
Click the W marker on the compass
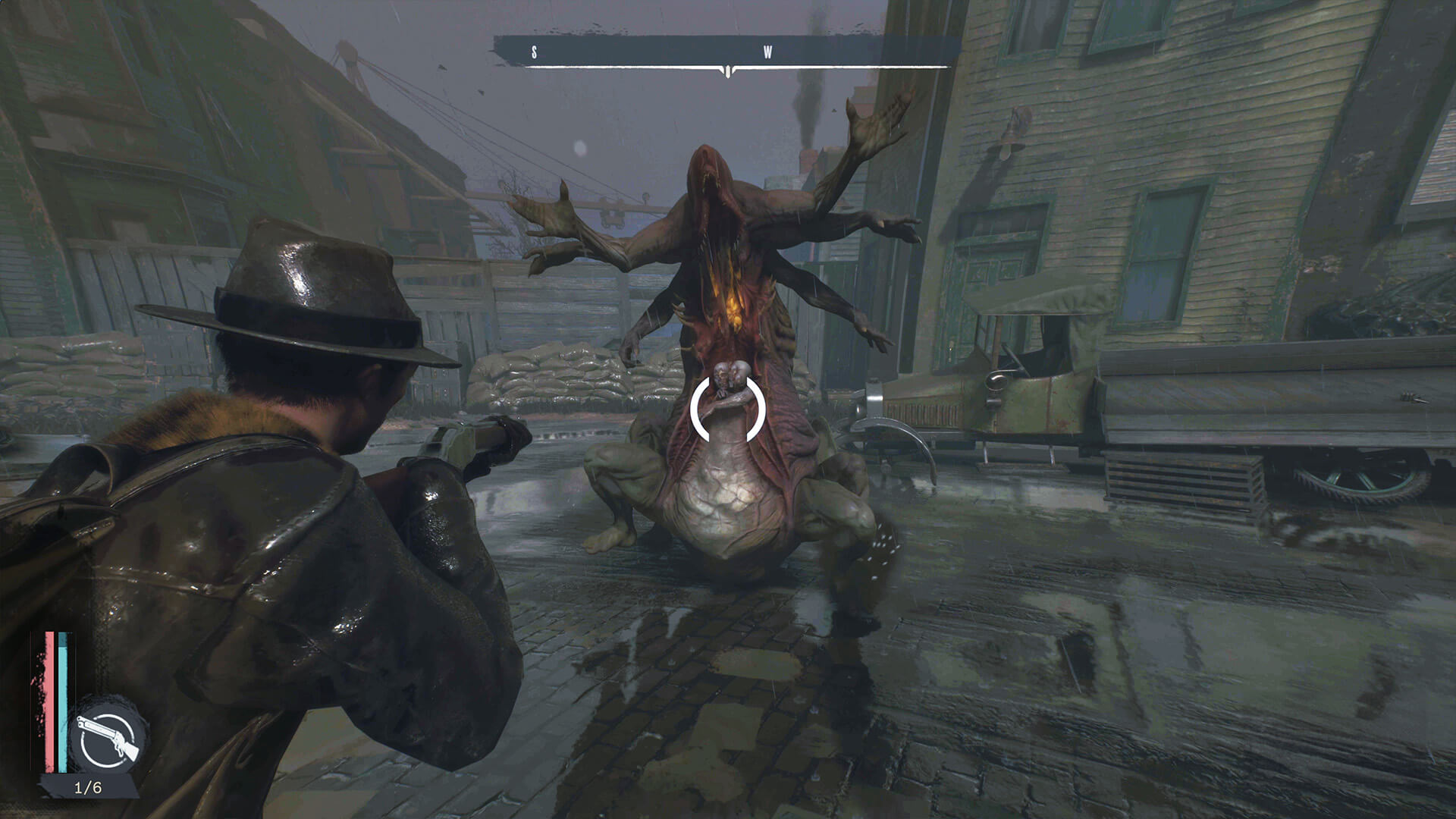[766, 51]
